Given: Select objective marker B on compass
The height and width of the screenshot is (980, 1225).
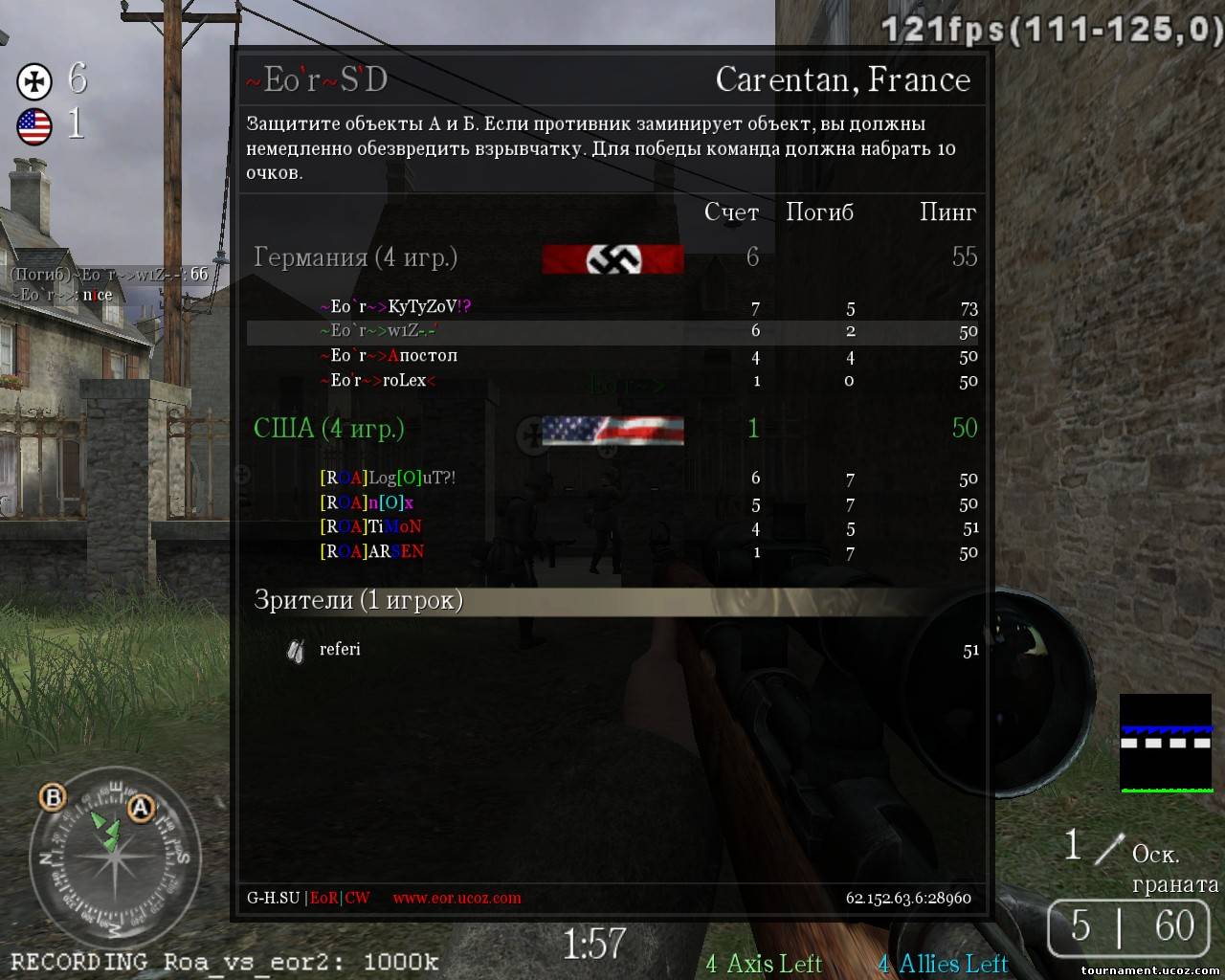Looking at the screenshot, I should click(53, 796).
